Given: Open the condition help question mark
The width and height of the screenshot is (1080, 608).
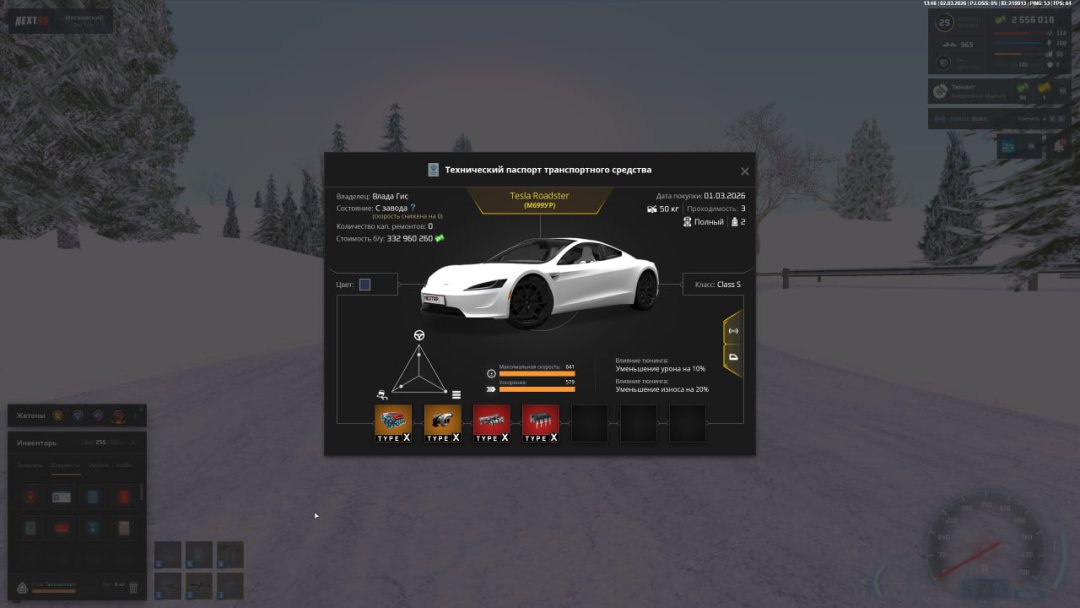Looking at the screenshot, I should point(413,208).
